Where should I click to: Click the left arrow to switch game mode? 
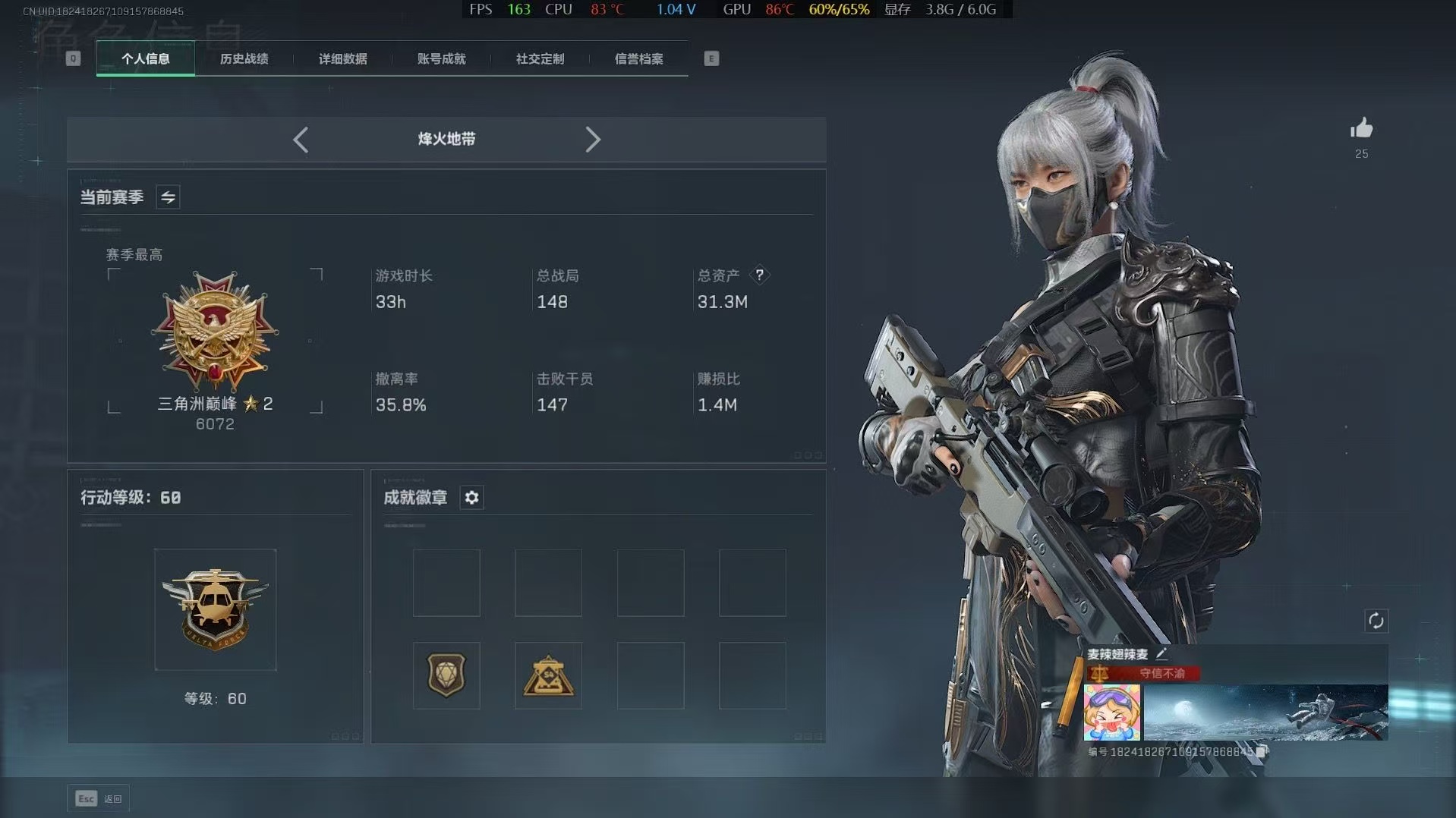(300, 140)
